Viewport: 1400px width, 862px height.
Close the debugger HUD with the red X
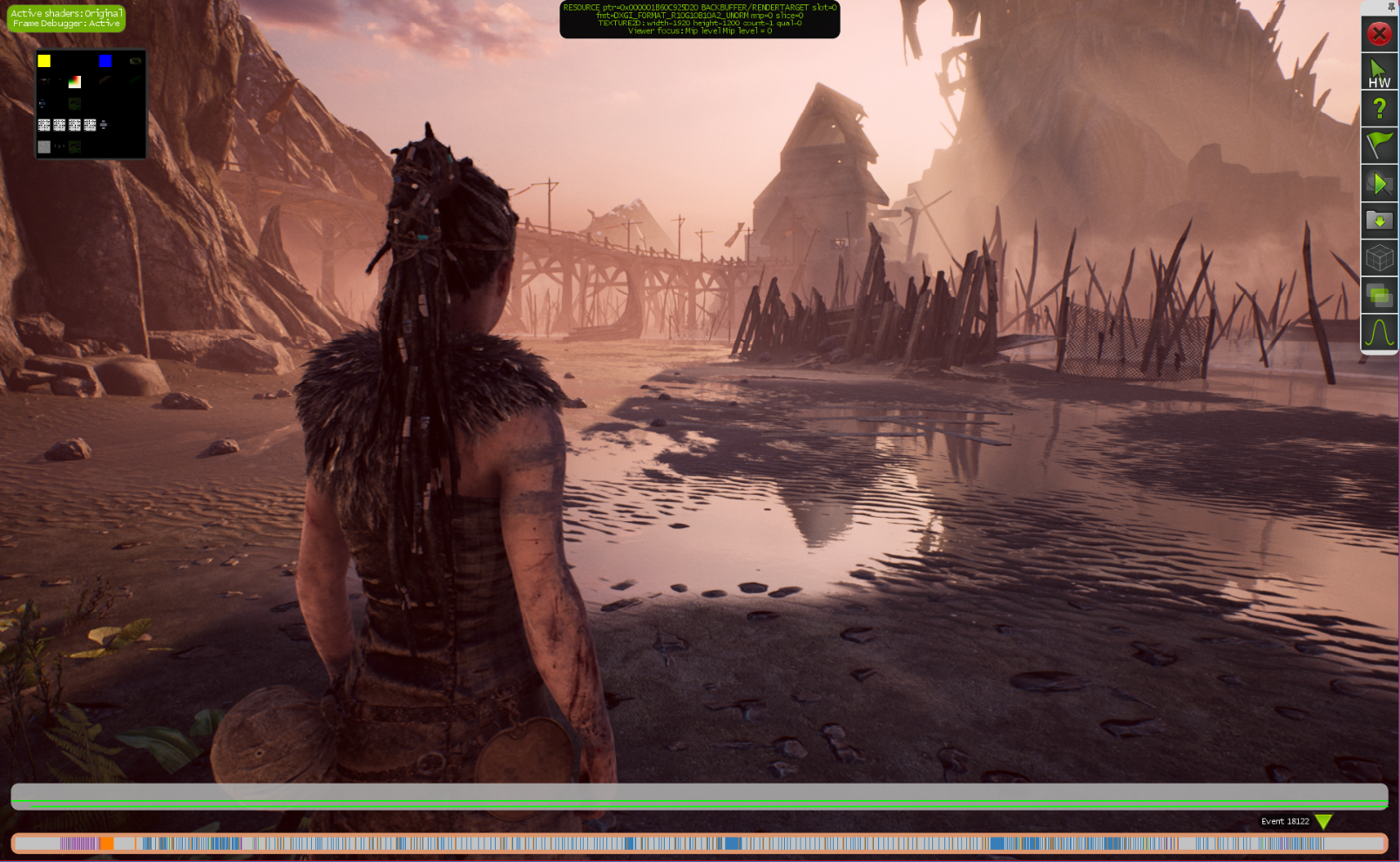[1379, 34]
